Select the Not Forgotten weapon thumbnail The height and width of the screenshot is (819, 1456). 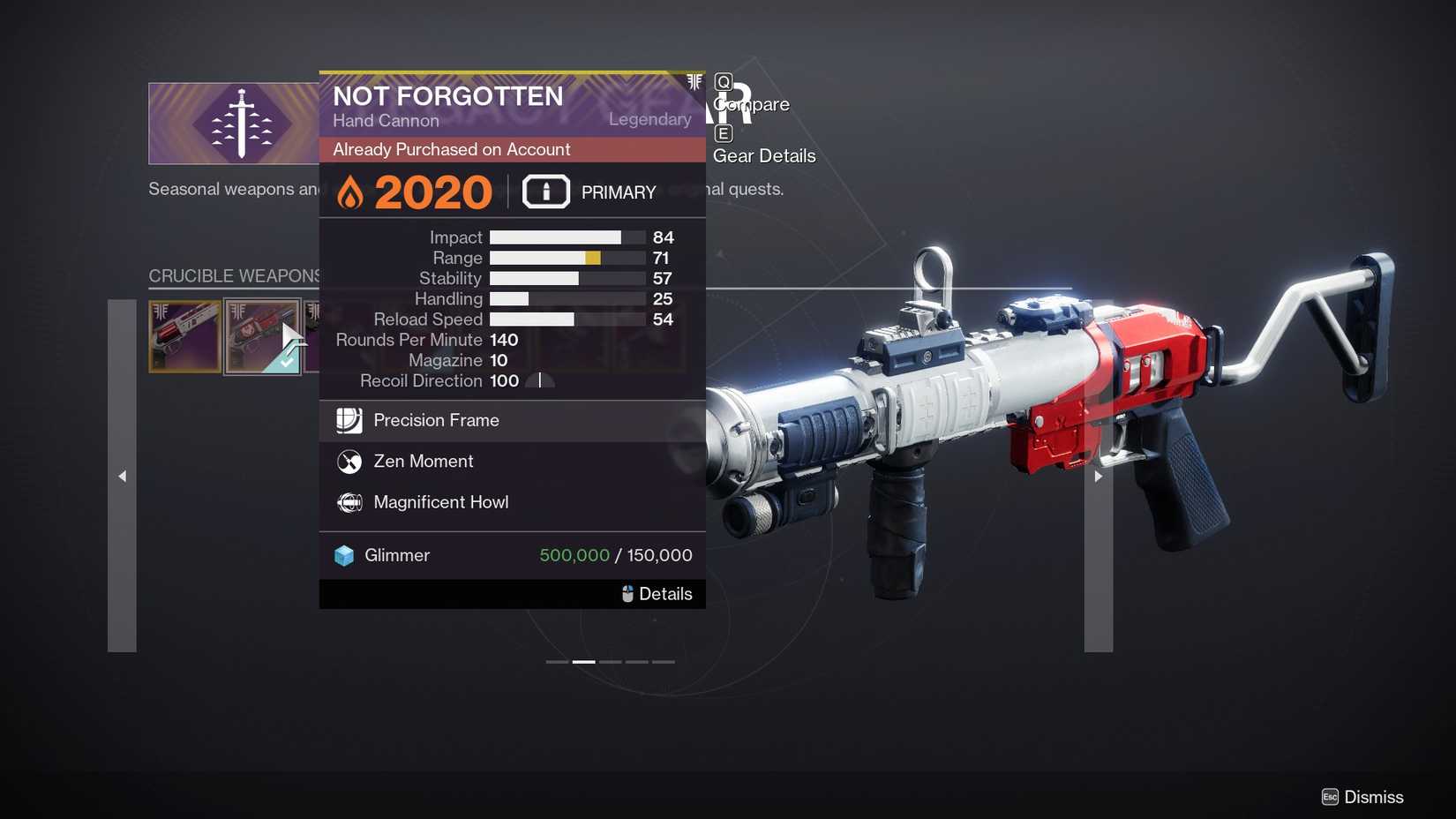tap(262, 336)
